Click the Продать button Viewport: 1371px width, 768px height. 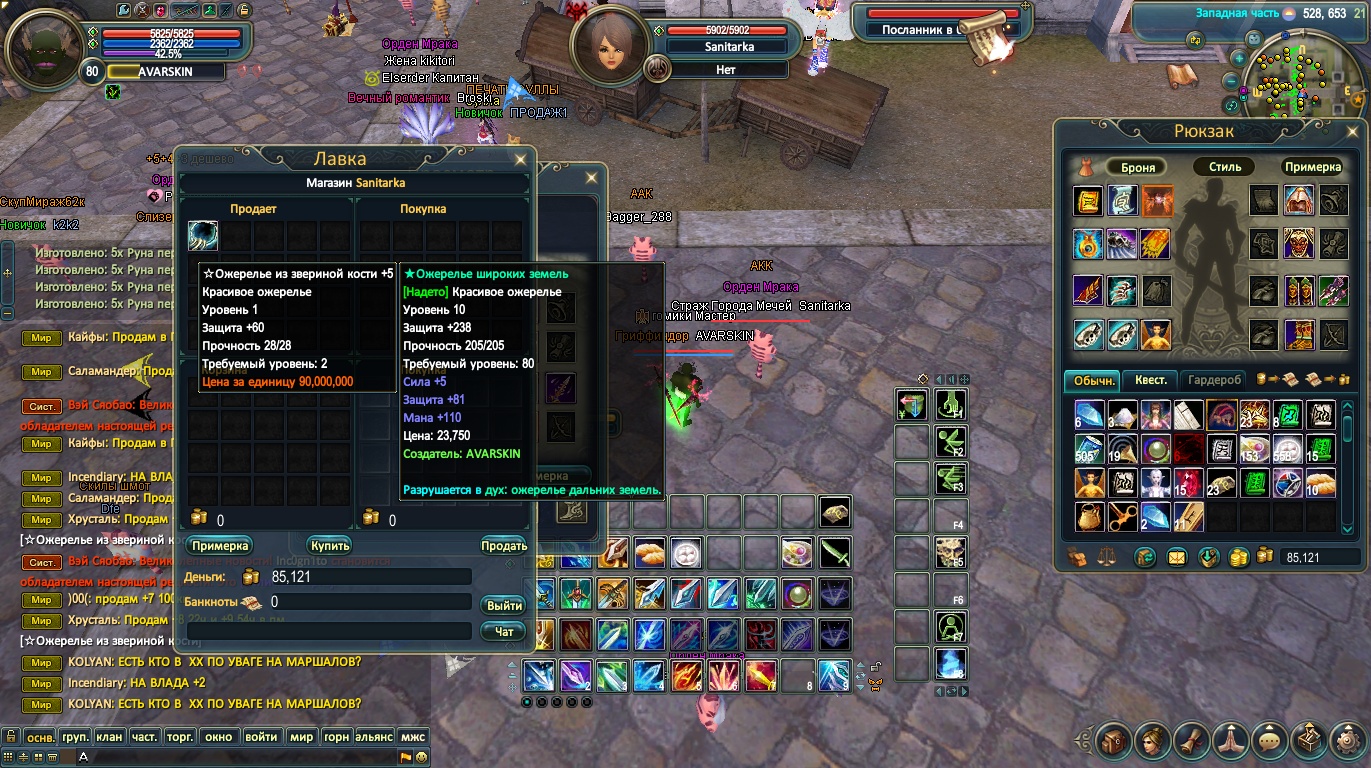click(503, 546)
